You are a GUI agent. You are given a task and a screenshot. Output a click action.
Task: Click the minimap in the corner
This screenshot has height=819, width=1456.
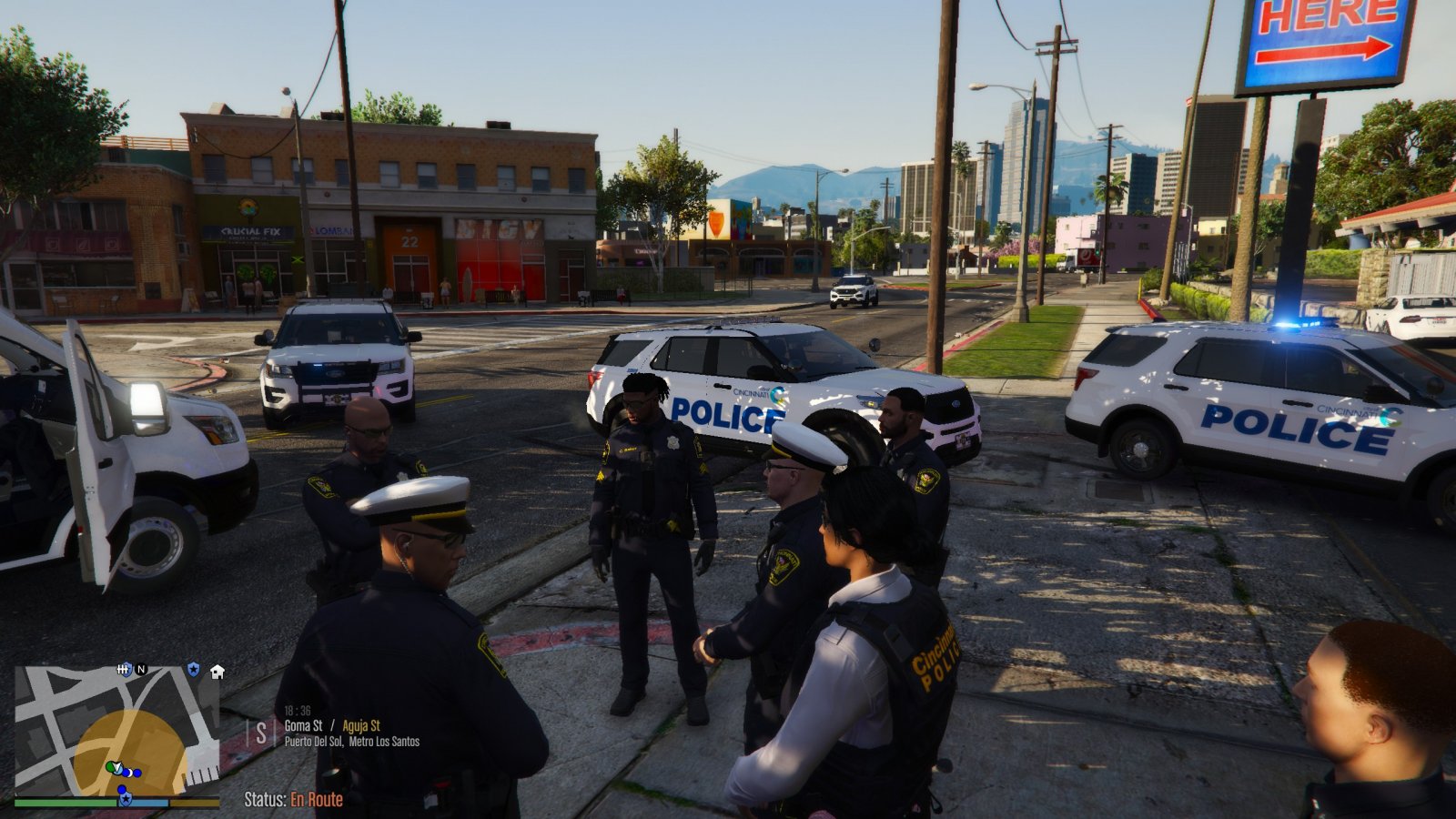pyautogui.click(x=116, y=730)
